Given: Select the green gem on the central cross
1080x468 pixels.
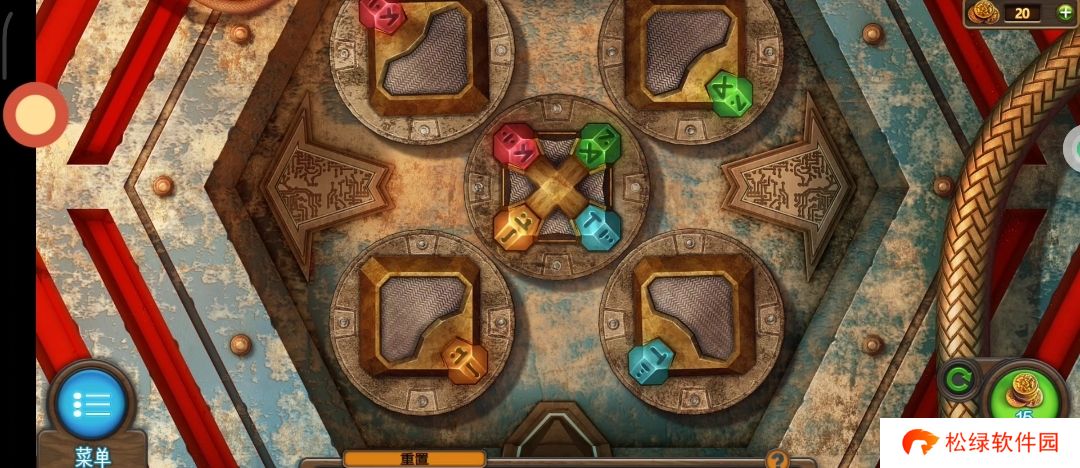Looking at the screenshot, I should click(x=599, y=145).
